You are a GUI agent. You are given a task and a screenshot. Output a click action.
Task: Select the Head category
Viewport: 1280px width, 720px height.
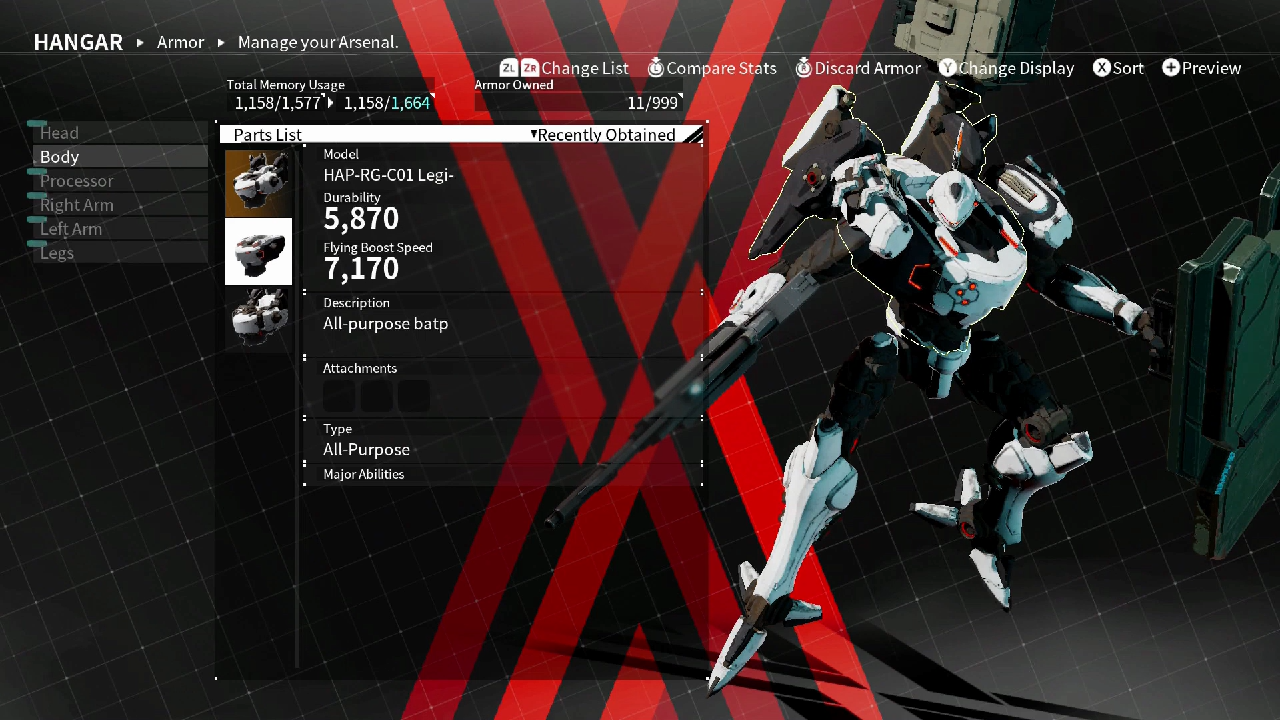coord(59,132)
